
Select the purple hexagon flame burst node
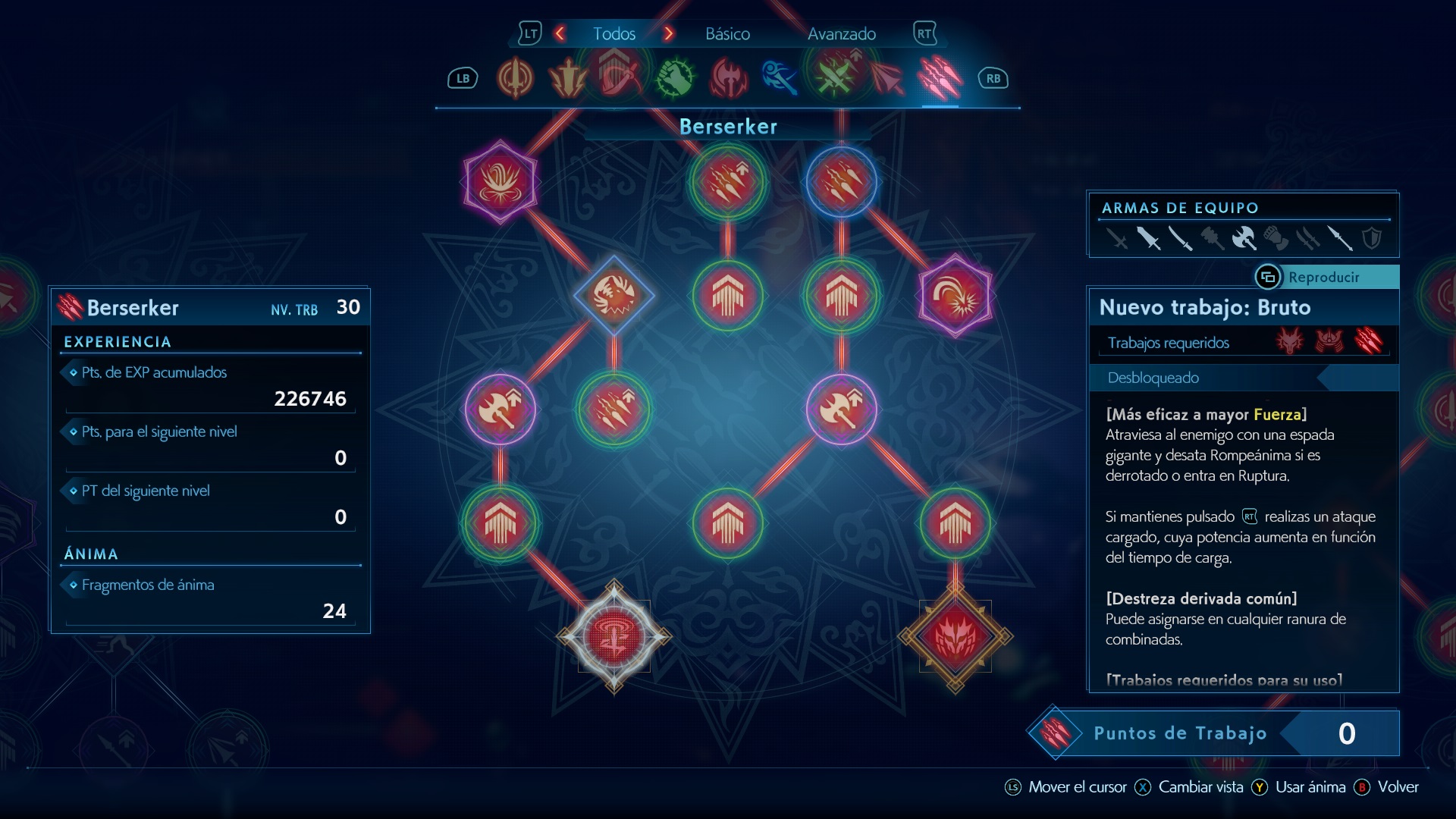pyautogui.click(x=500, y=182)
